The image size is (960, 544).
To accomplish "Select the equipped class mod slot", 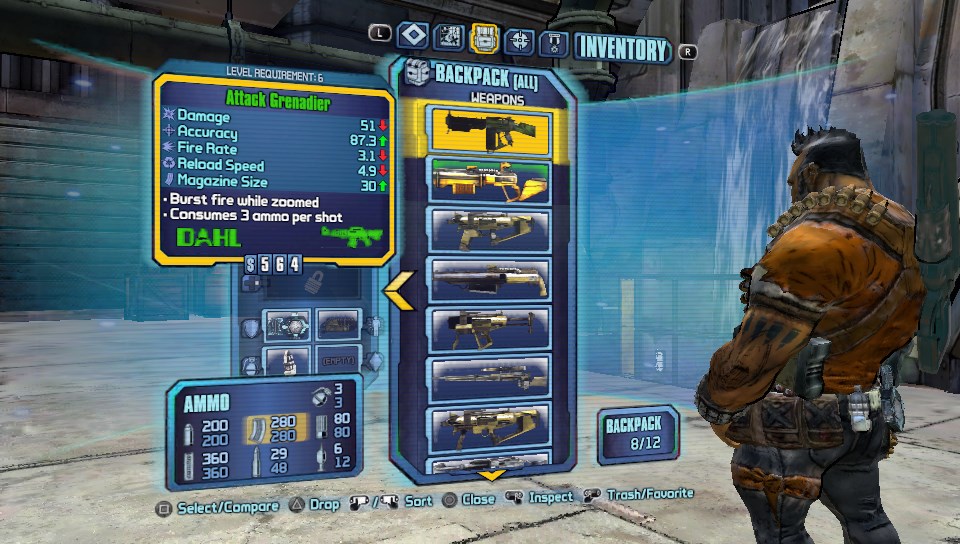I will pos(339,324).
